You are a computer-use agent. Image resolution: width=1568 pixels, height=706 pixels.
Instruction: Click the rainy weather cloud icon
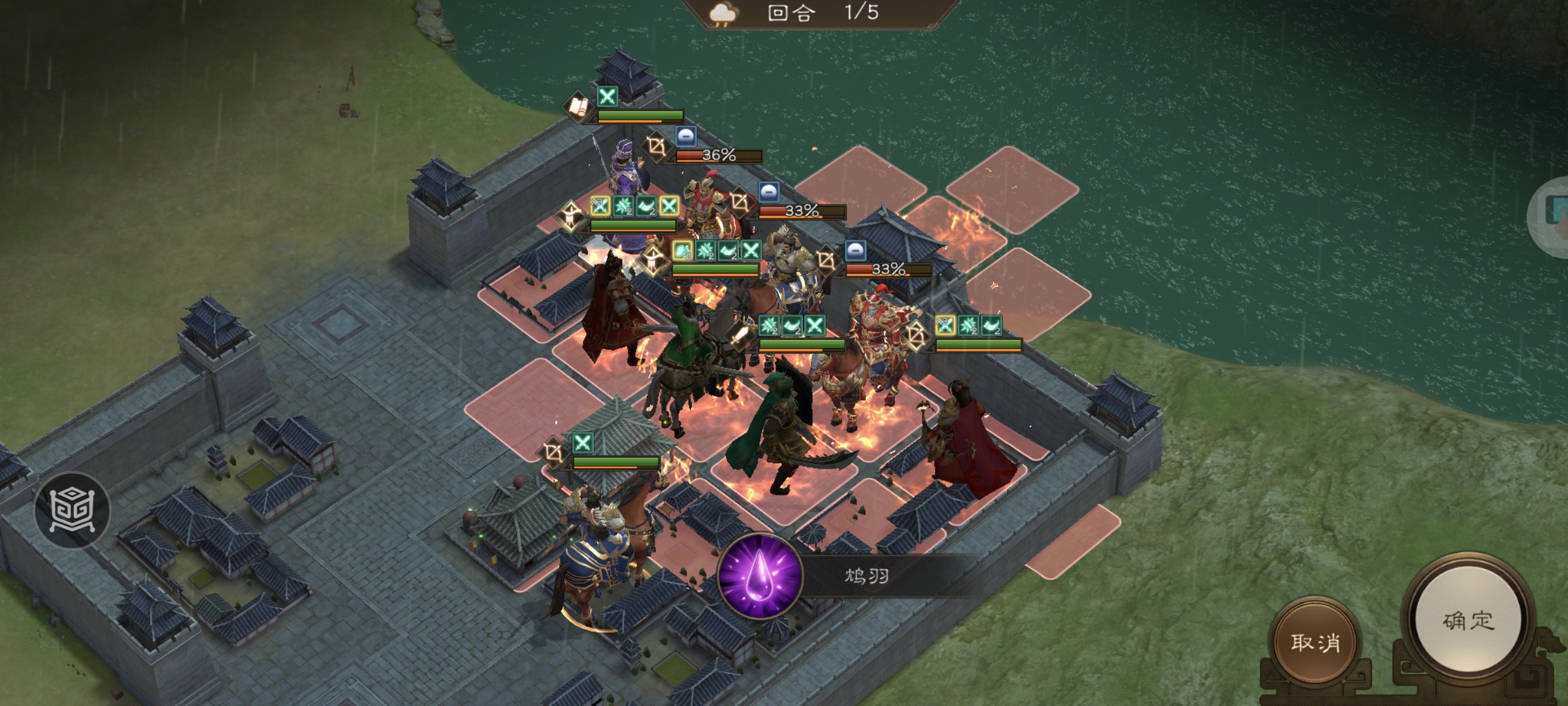722,14
